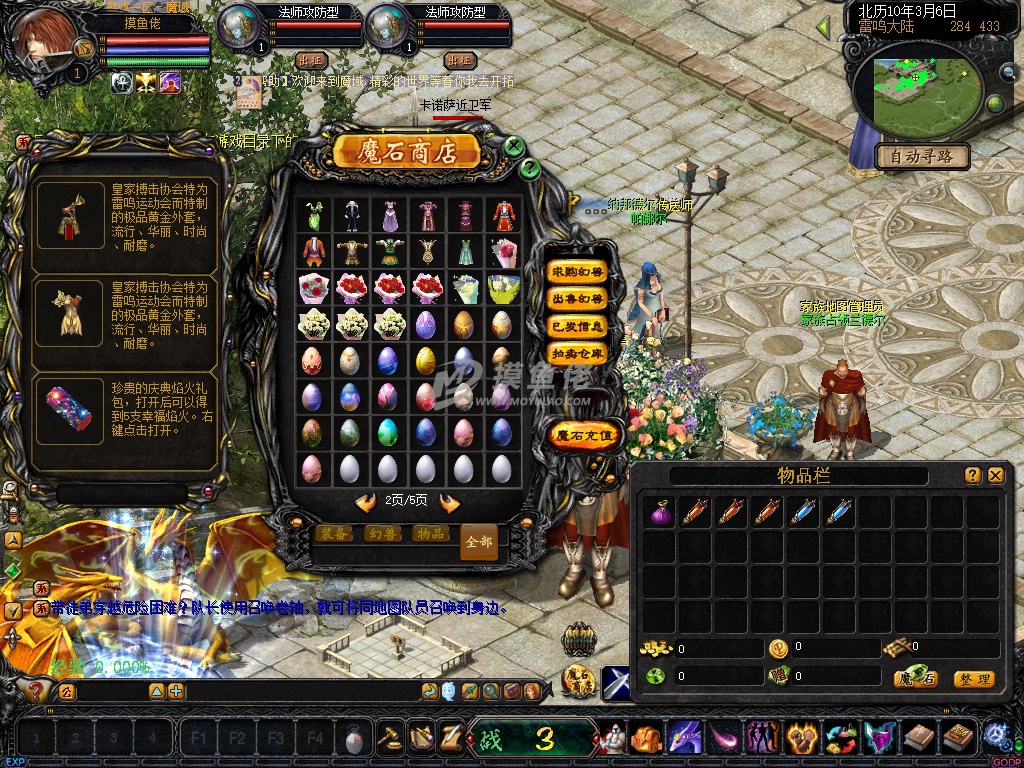Click the 自动寻路 auto-path button

[x=922, y=156]
